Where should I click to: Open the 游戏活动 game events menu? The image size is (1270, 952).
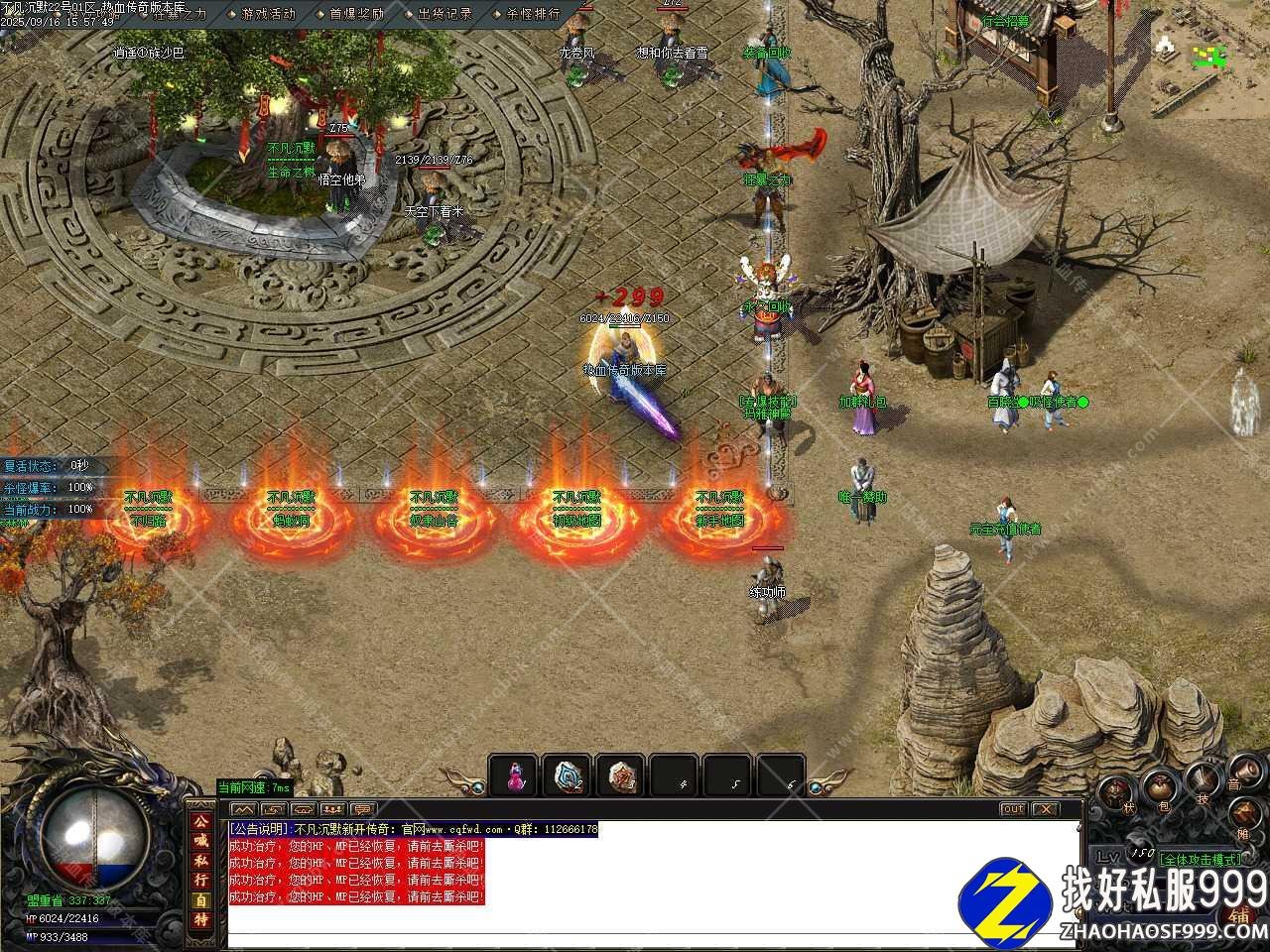coord(268,14)
